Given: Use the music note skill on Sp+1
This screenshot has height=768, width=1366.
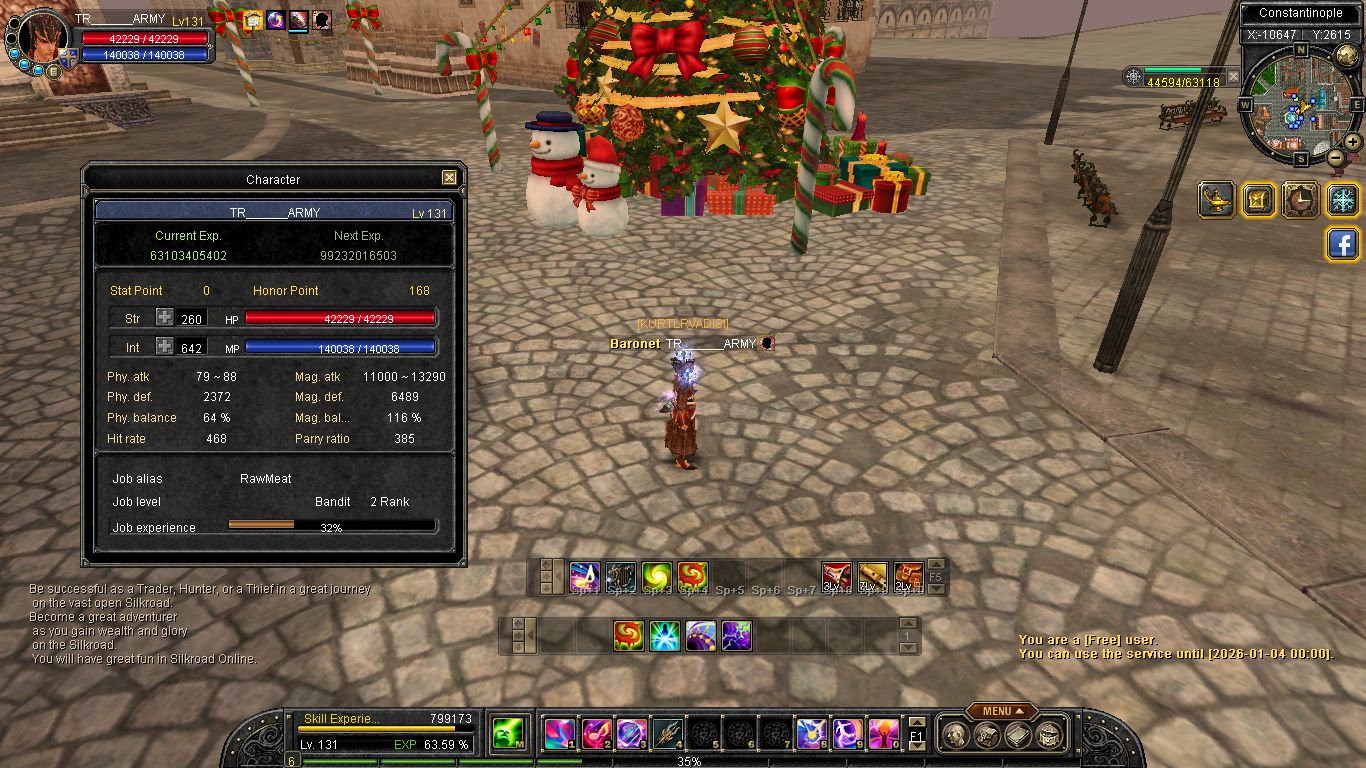Looking at the screenshot, I should [x=584, y=577].
